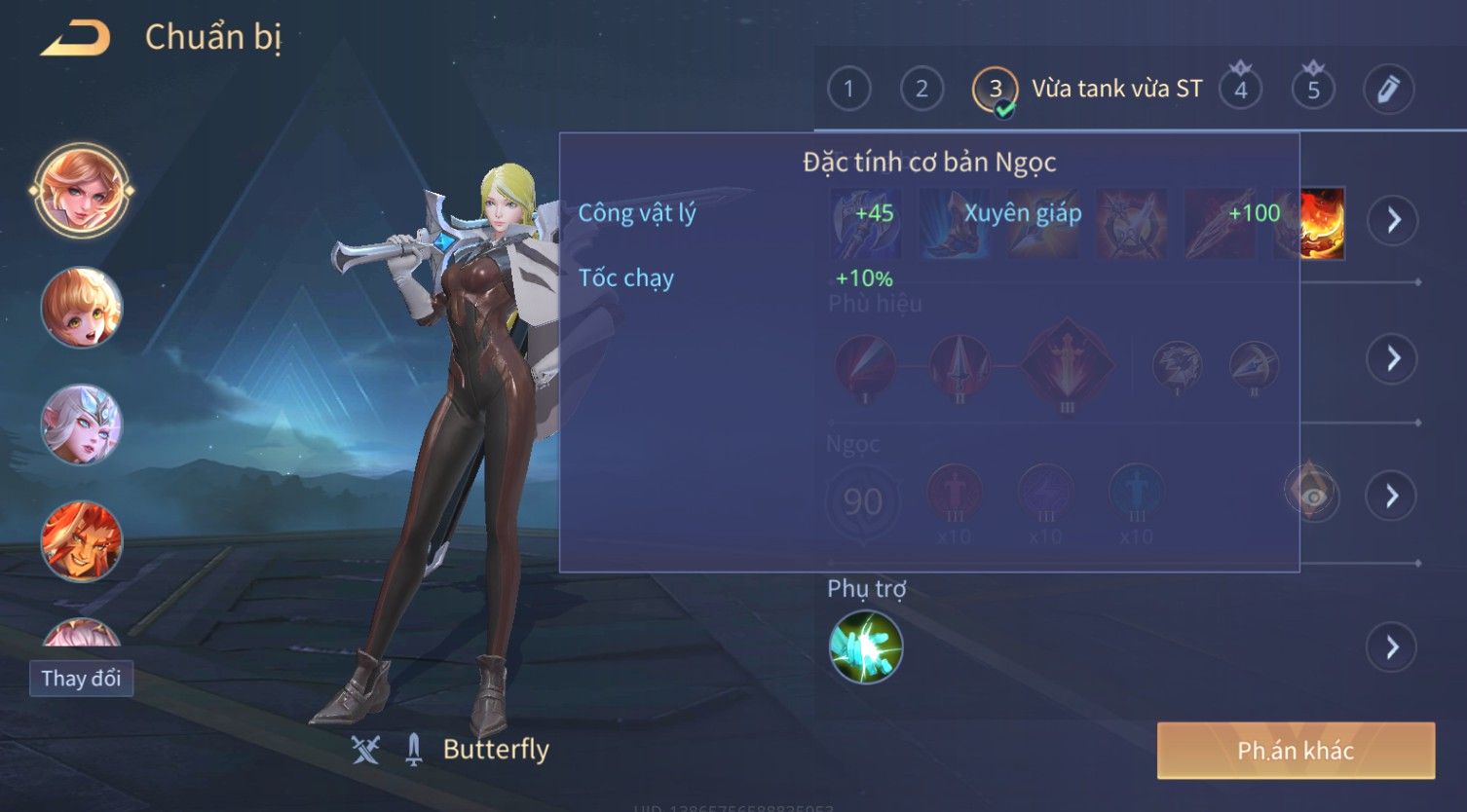The image size is (1467, 812).
Task: Select preset slot 1
Action: pyautogui.click(x=848, y=90)
